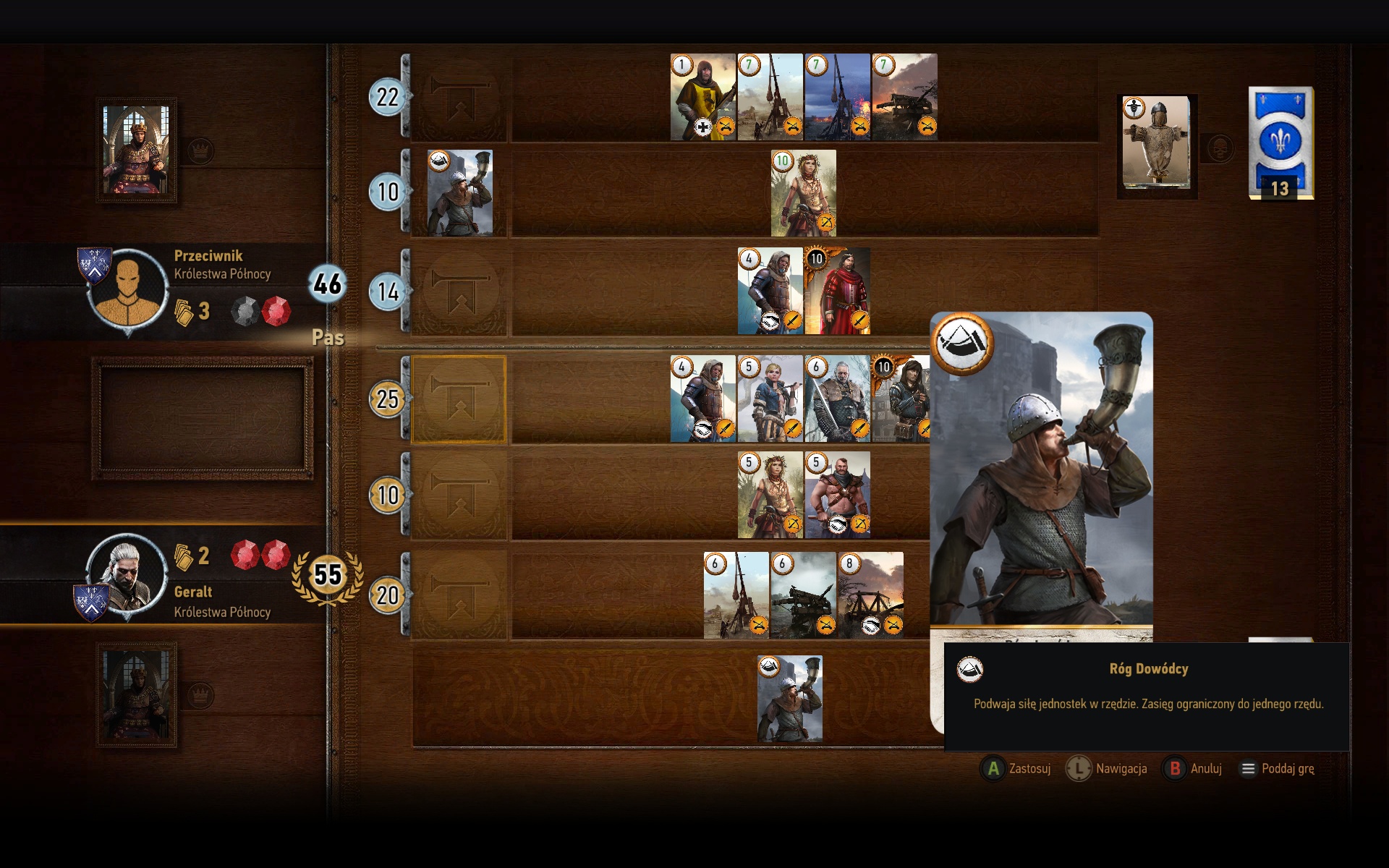Image resolution: width=1389 pixels, height=868 pixels.
Task: Click the large Róg Dowódcy preview card
Action: pos(1040,470)
